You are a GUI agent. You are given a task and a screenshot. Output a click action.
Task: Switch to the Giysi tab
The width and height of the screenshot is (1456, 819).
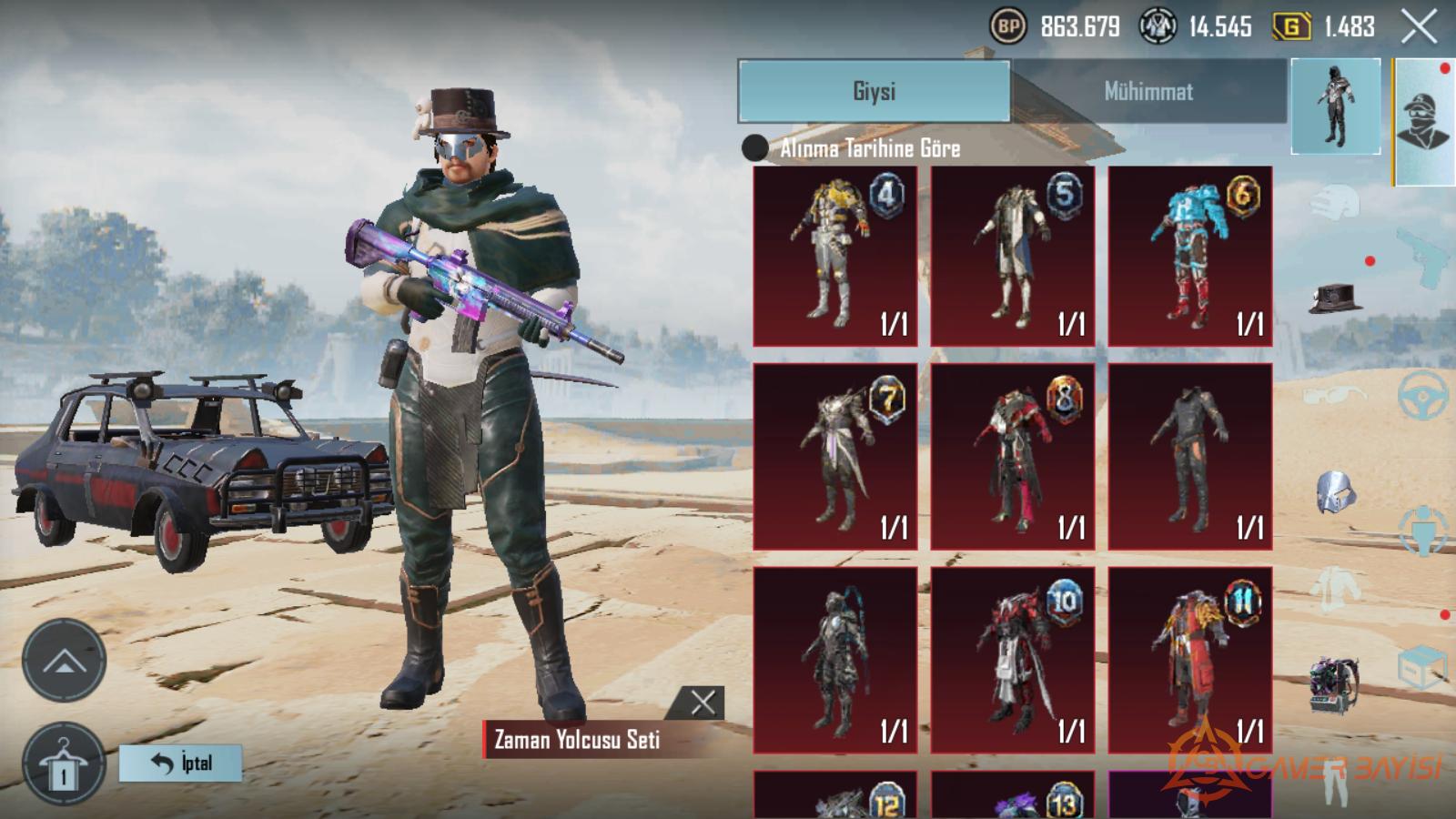(874, 91)
